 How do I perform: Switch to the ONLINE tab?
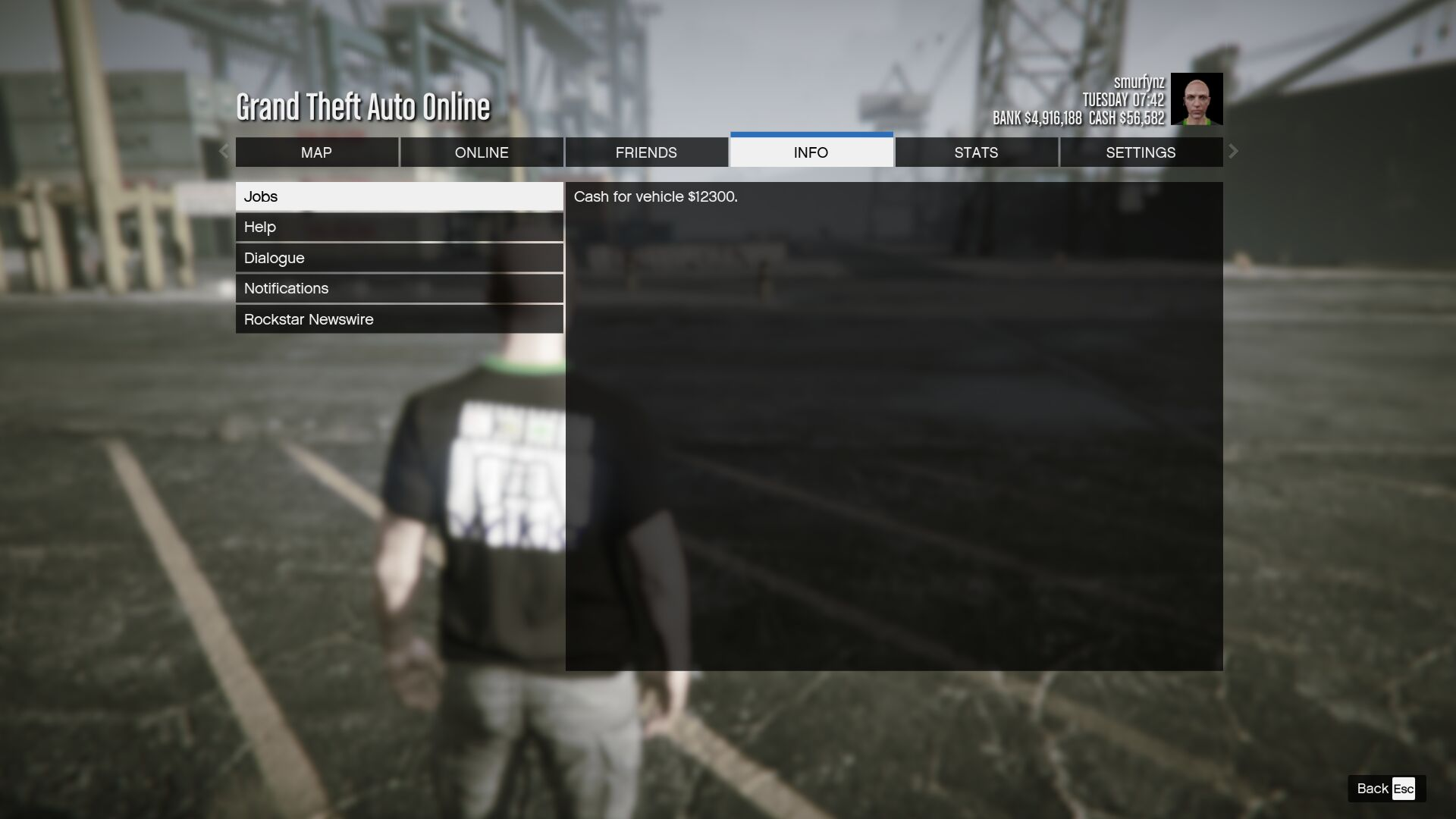tap(482, 152)
